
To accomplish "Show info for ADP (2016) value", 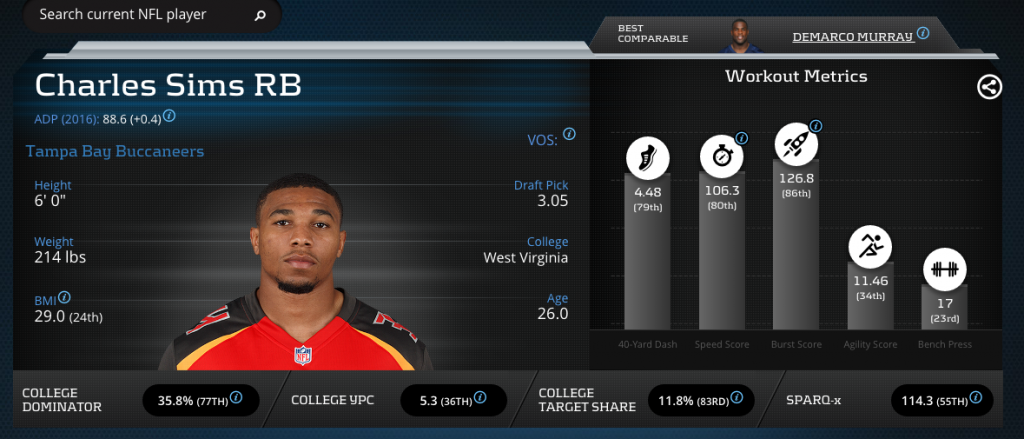I will pyautogui.click(x=170, y=116).
